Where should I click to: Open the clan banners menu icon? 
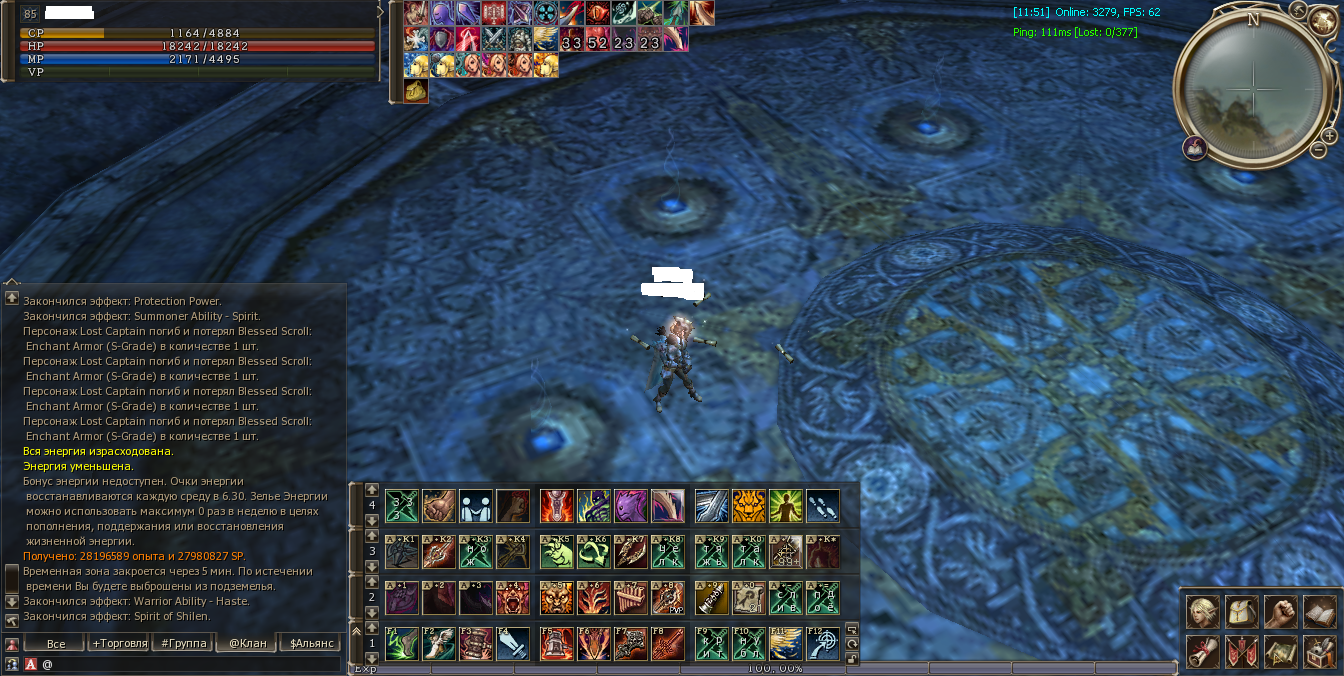click(1241, 652)
